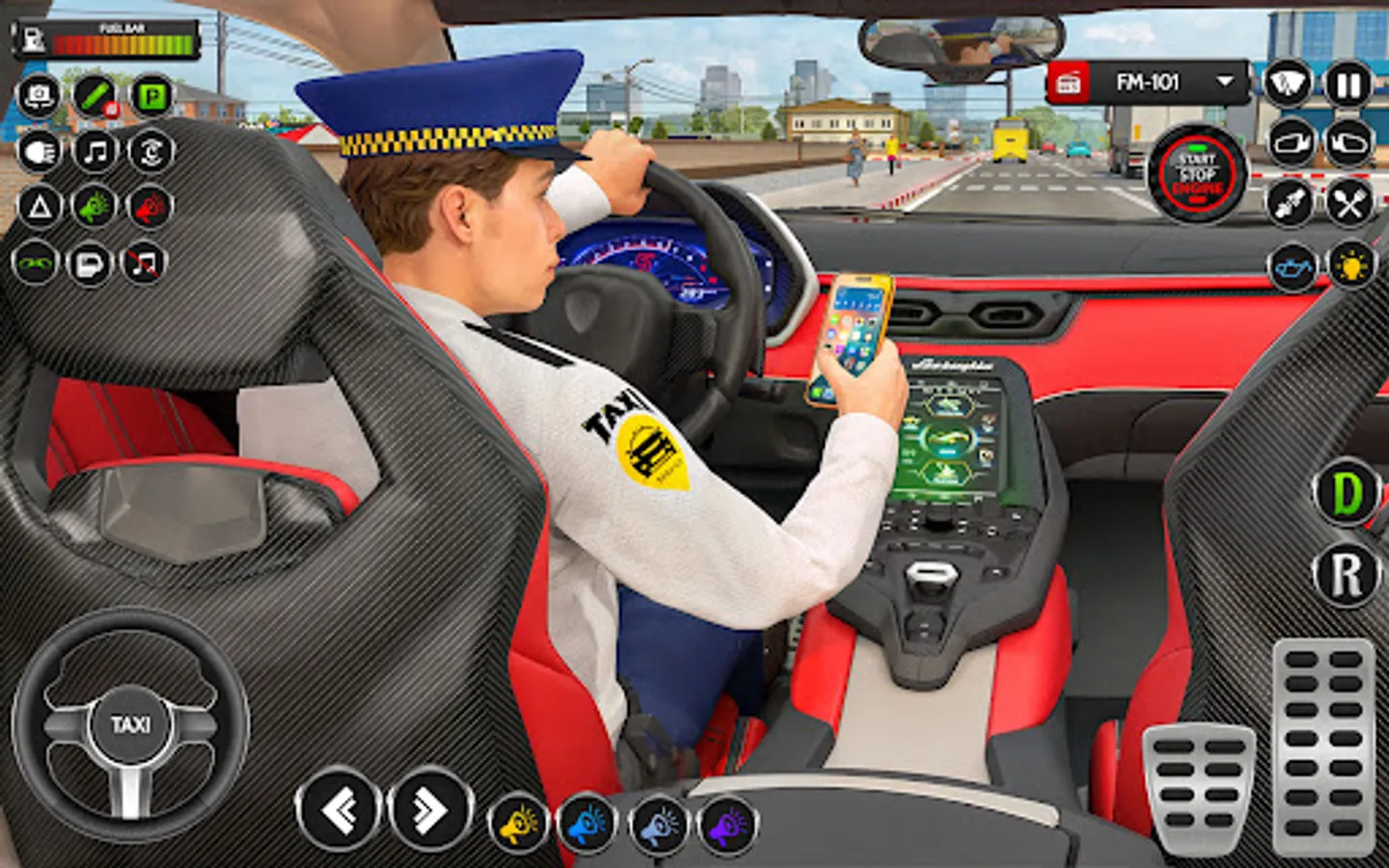Tap the hazard warning triangle icon

pyautogui.click(x=39, y=205)
